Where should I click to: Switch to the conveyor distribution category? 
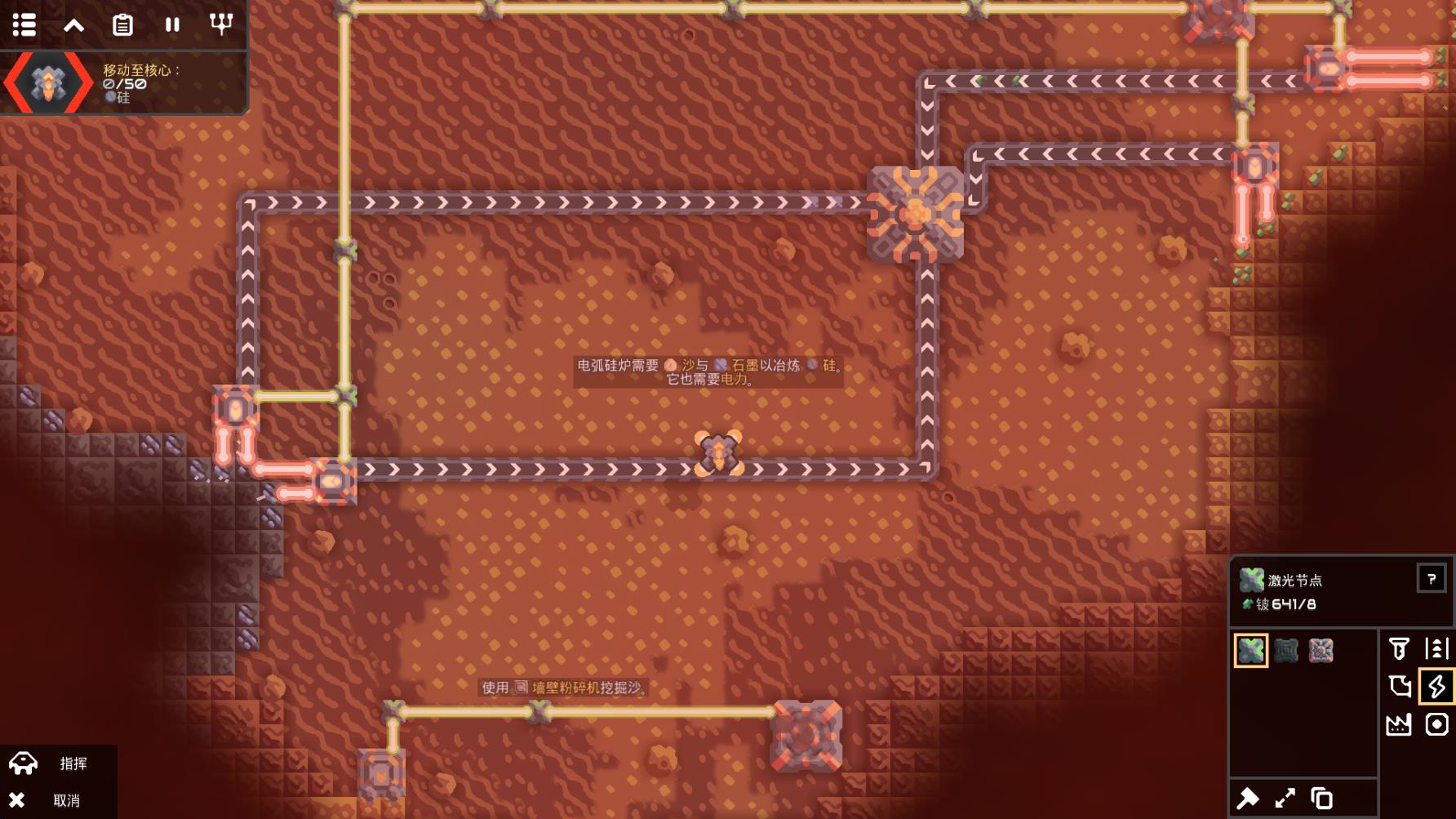pyautogui.click(x=1436, y=649)
